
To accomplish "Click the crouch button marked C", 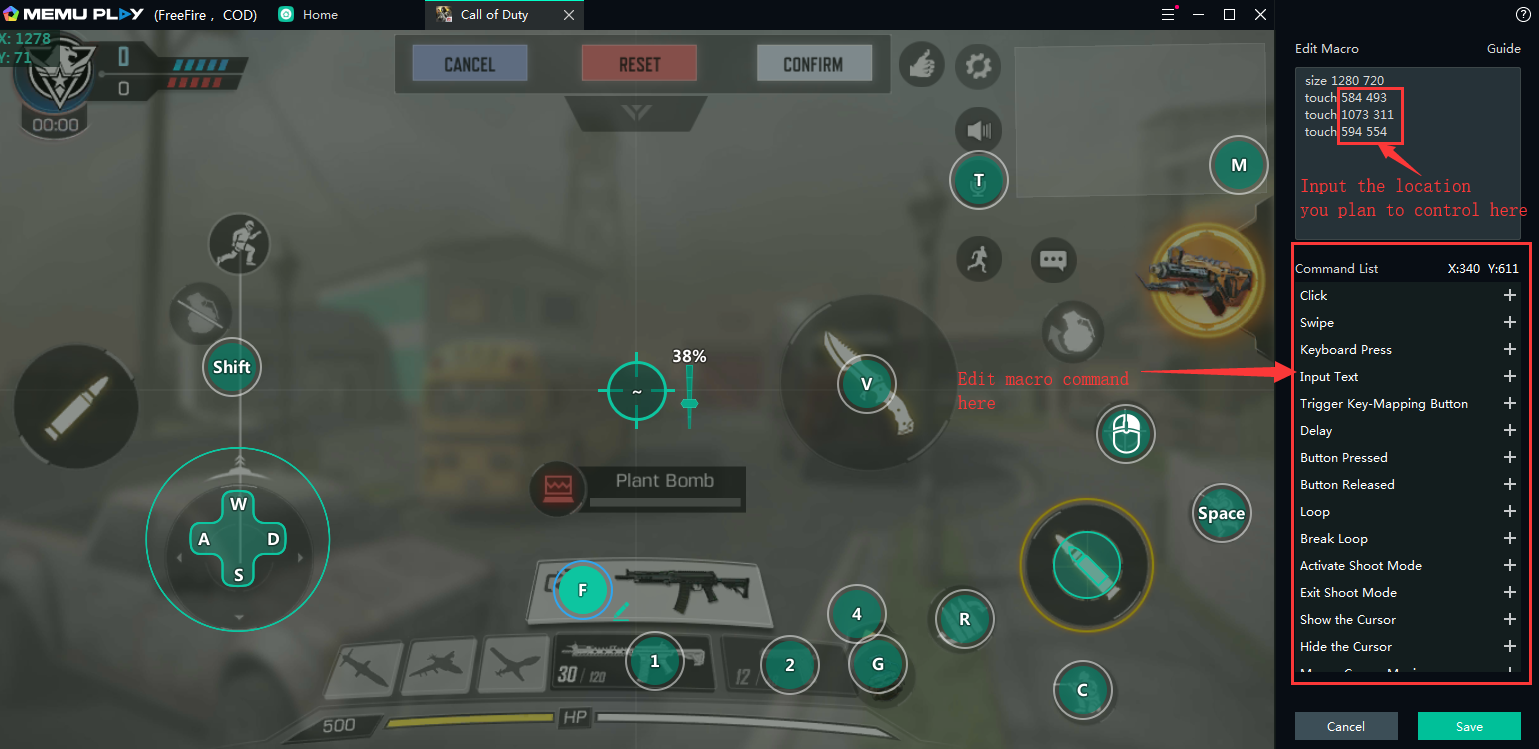I will pyautogui.click(x=1082, y=690).
